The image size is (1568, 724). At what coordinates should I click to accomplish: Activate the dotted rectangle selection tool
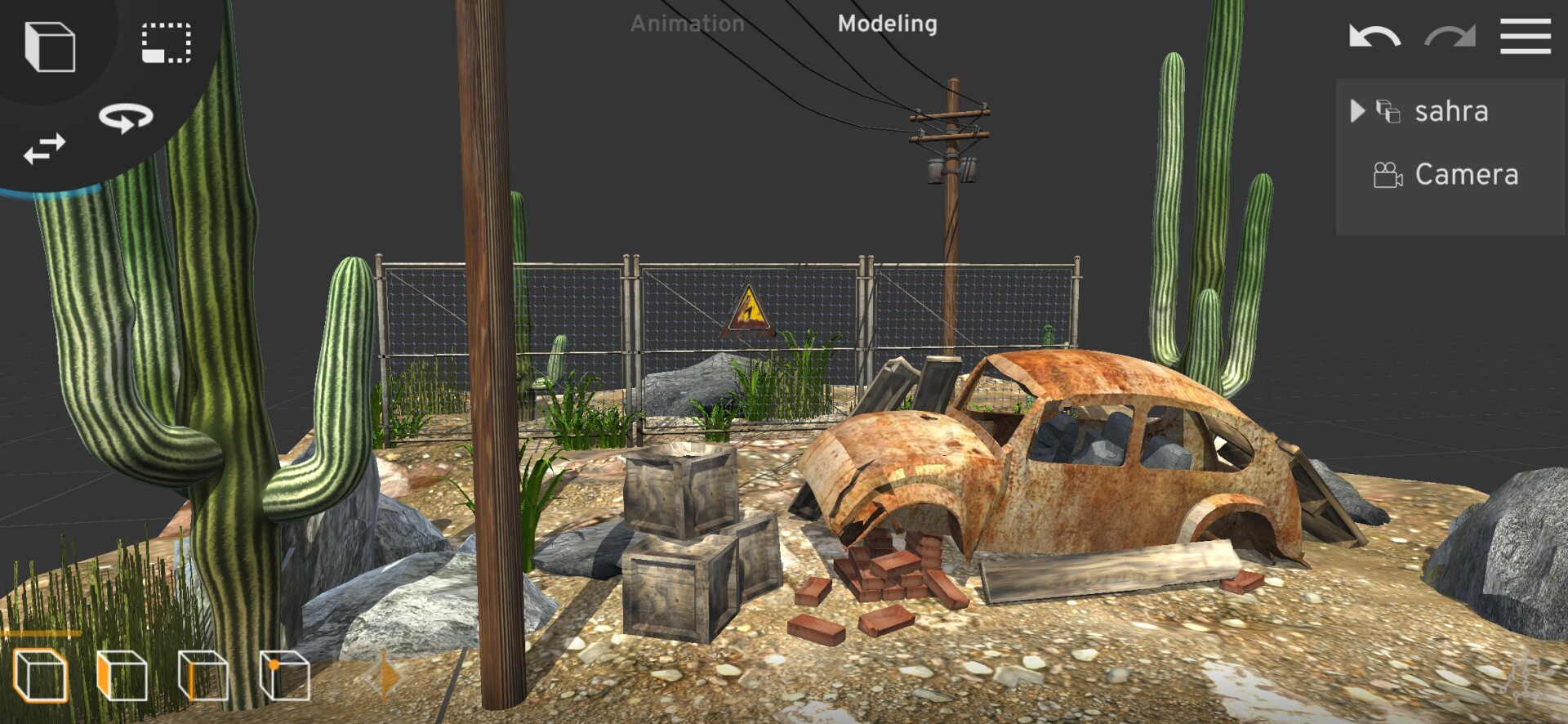point(167,43)
